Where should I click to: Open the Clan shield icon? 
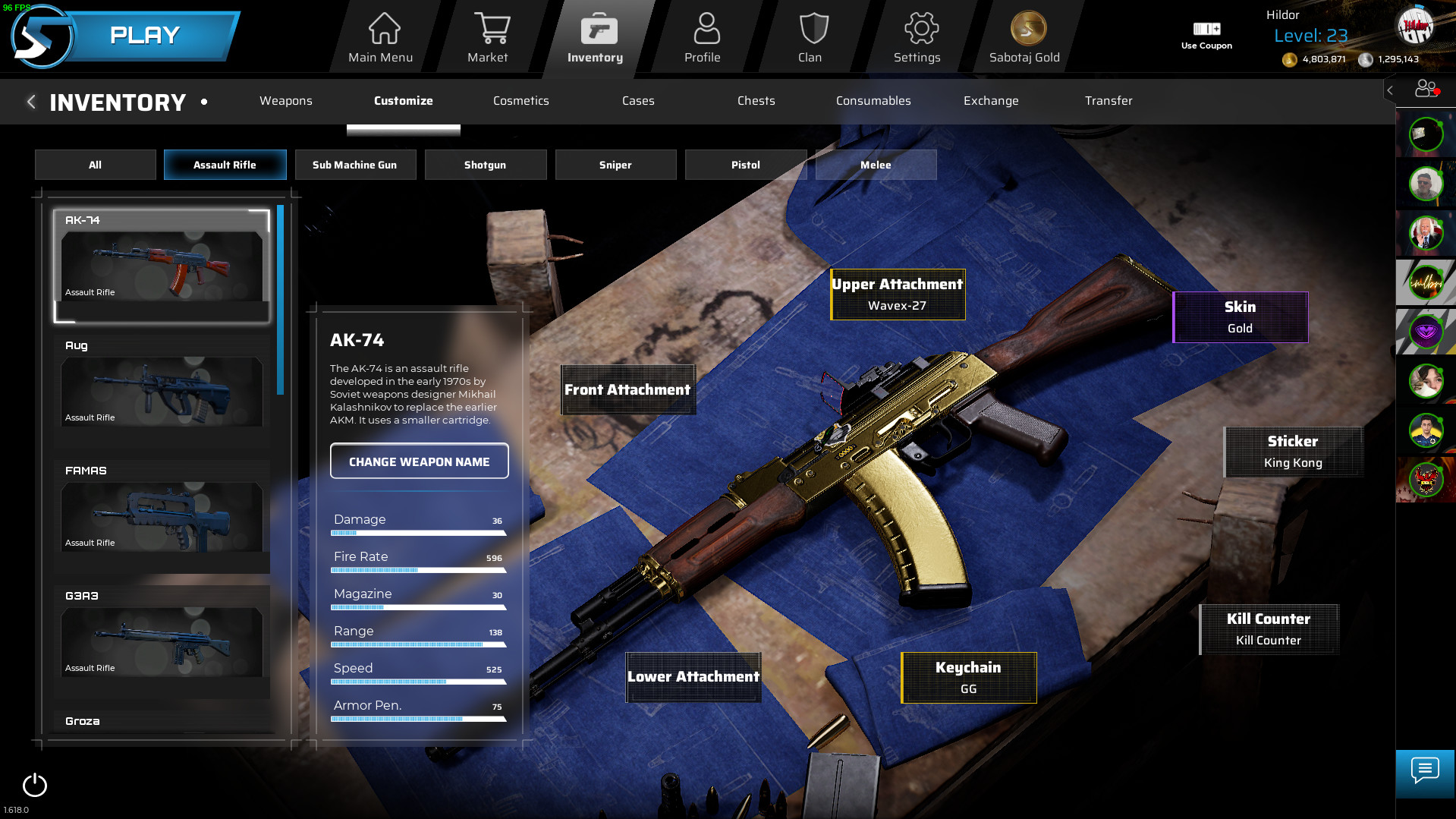pyautogui.click(x=811, y=28)
